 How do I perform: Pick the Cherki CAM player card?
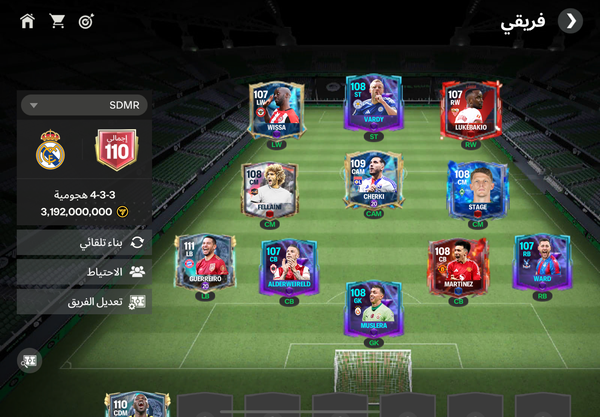[374, 182]
